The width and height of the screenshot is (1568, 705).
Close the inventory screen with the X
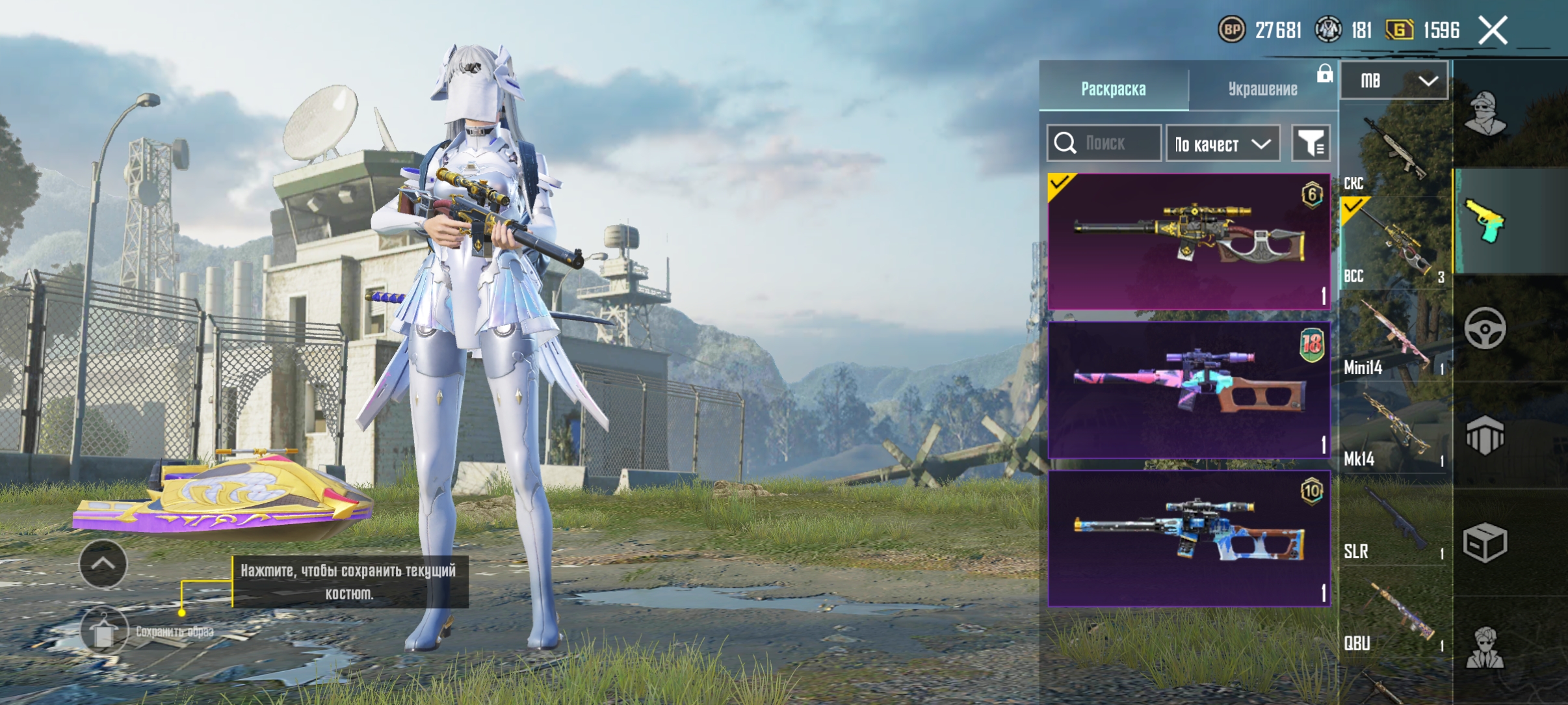point(1493,30)
